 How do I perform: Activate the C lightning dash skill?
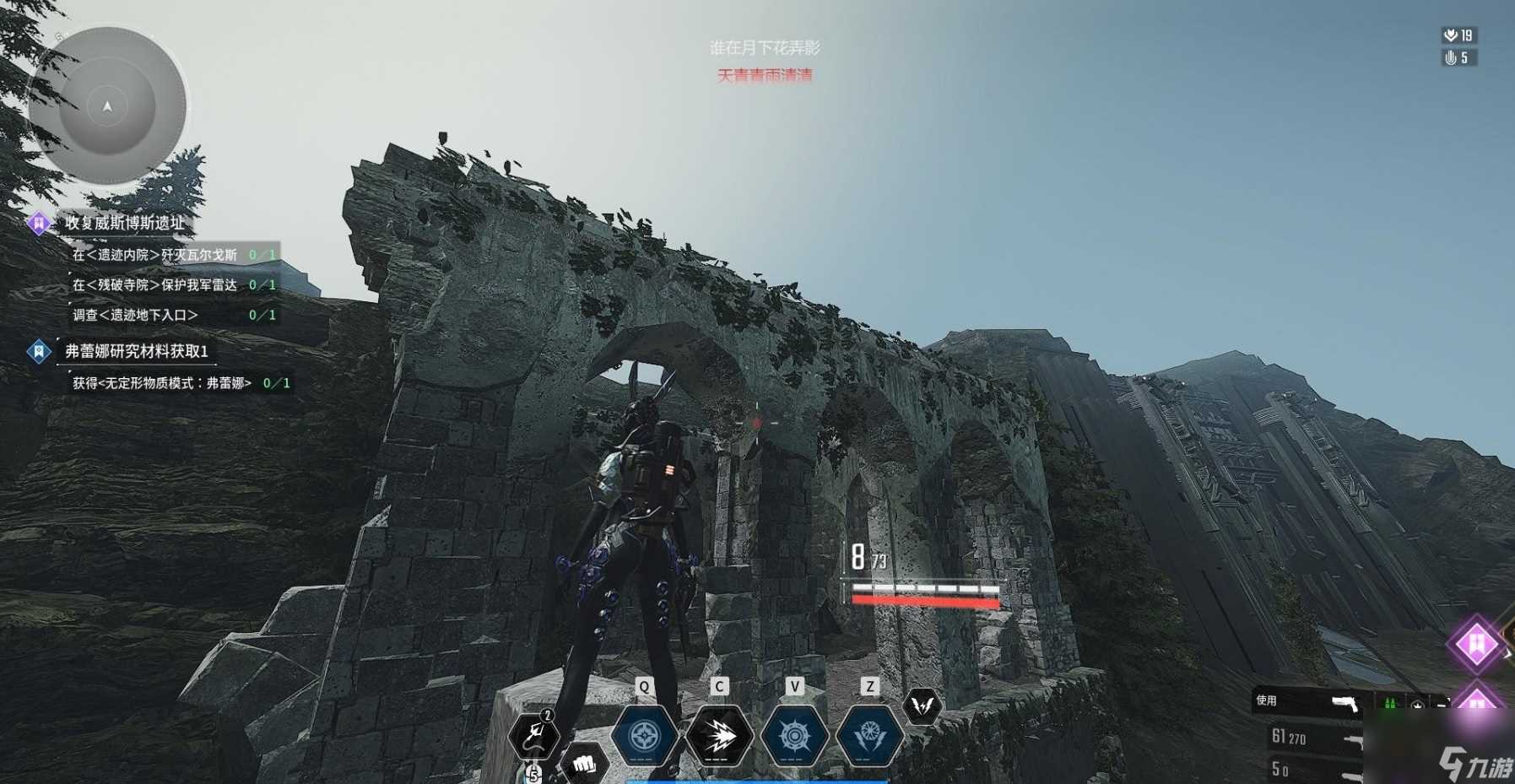point(719,736)
